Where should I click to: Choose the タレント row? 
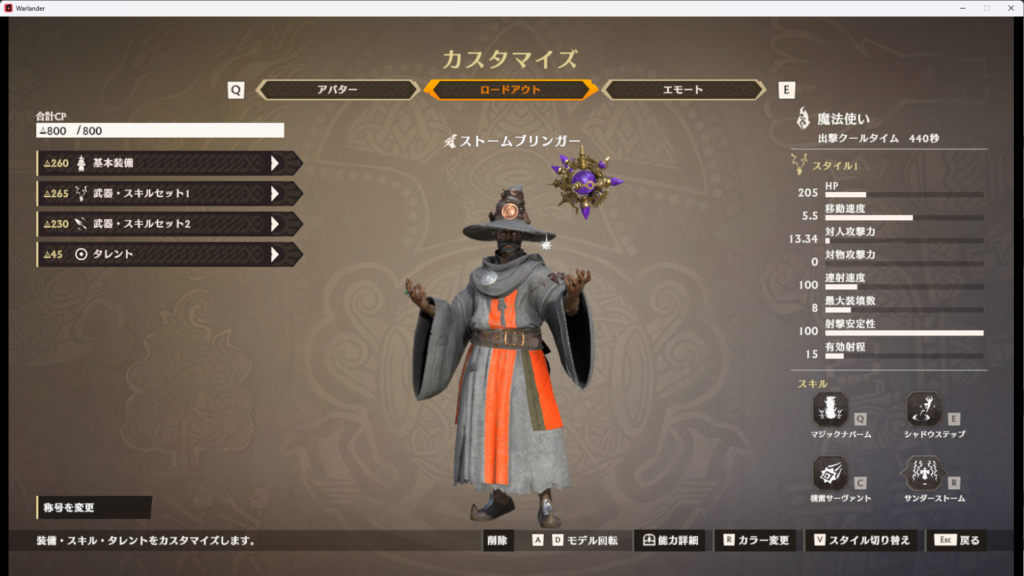pos(168,254)
